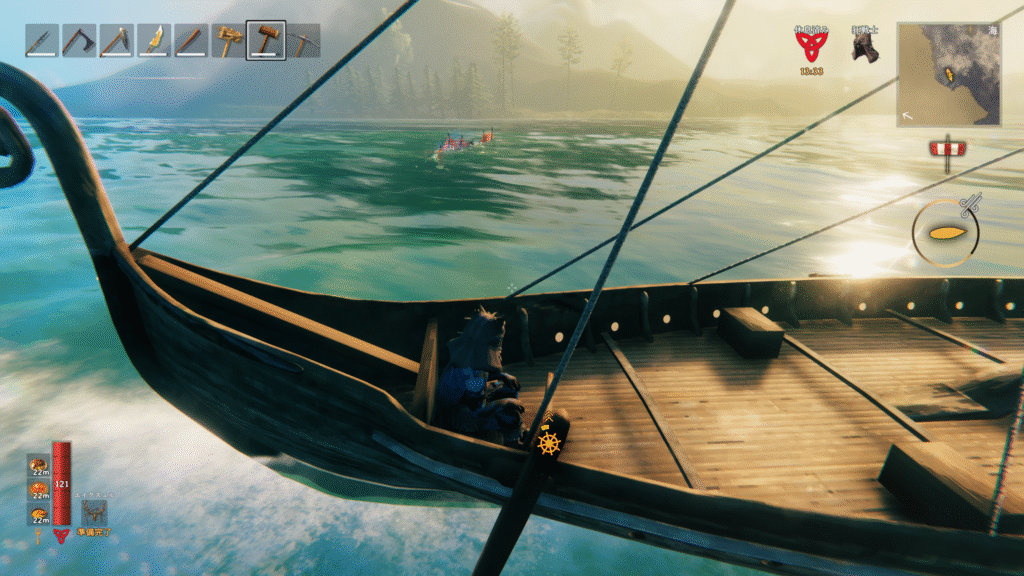The width and height of the screenshot is (1024, 576).
Task: Open the minimap
Action: [948, 75]
